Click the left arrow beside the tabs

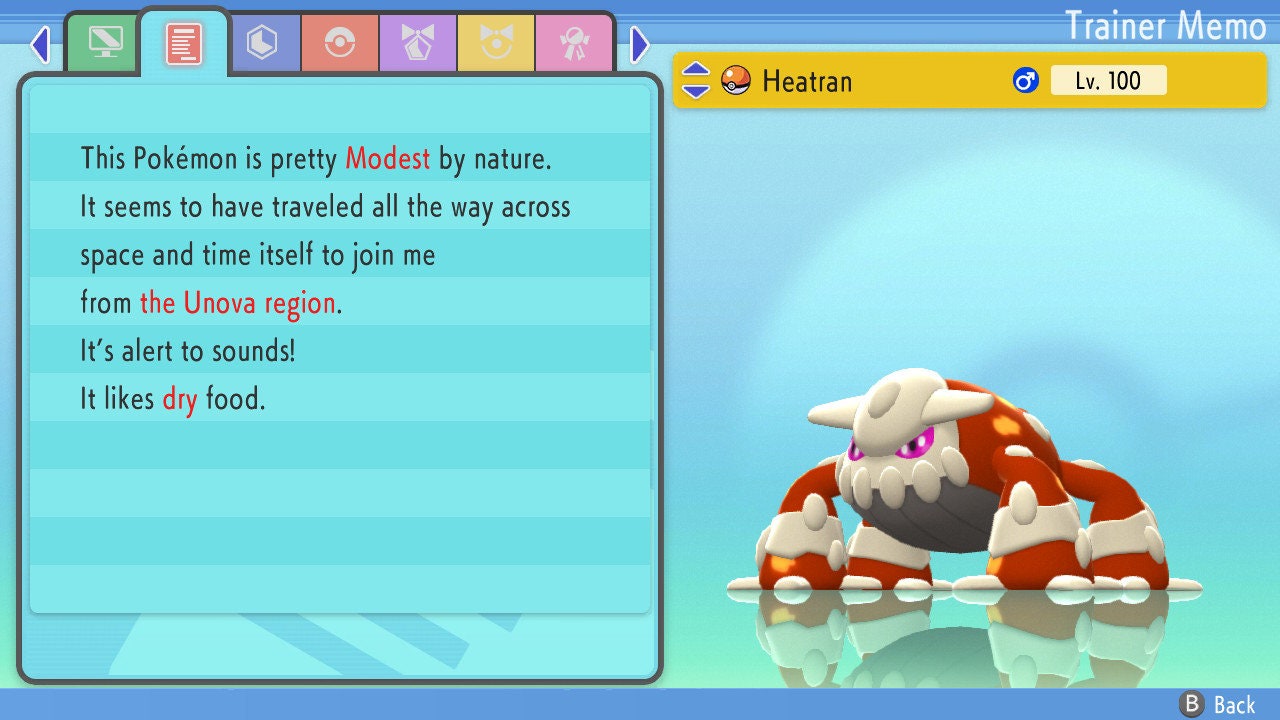40,44
